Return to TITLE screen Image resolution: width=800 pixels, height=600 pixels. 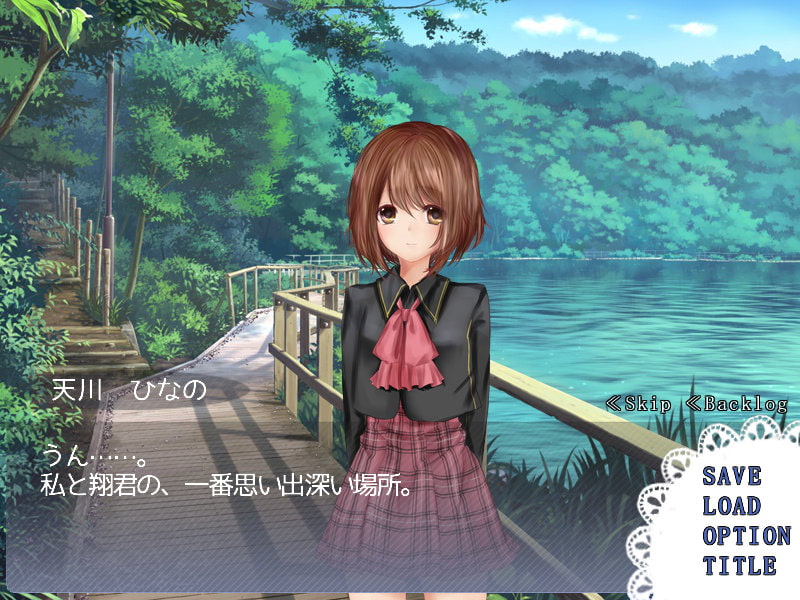tap(738, 566)
